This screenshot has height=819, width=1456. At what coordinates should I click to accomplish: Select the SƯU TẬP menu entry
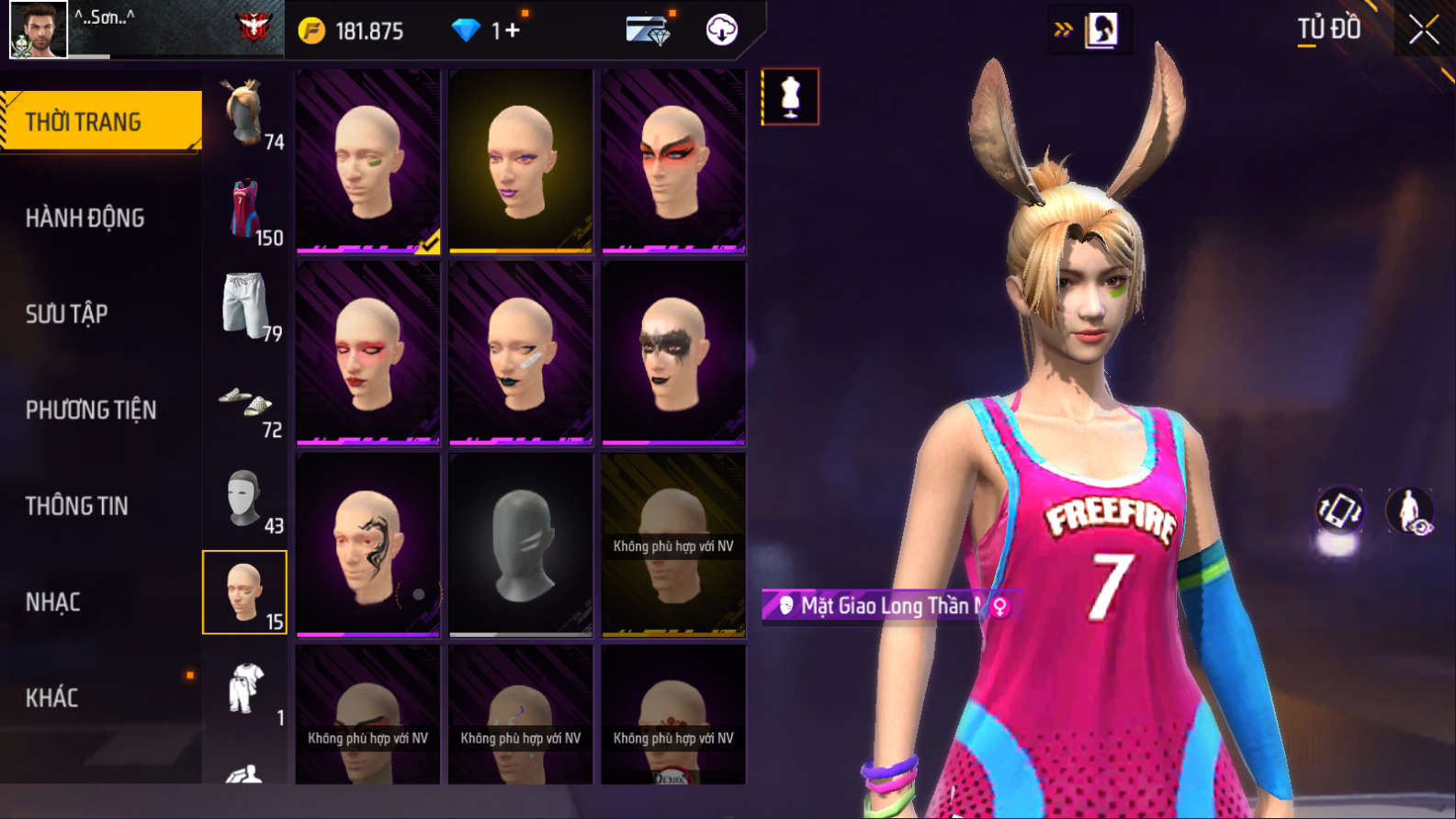pos(66,314)
